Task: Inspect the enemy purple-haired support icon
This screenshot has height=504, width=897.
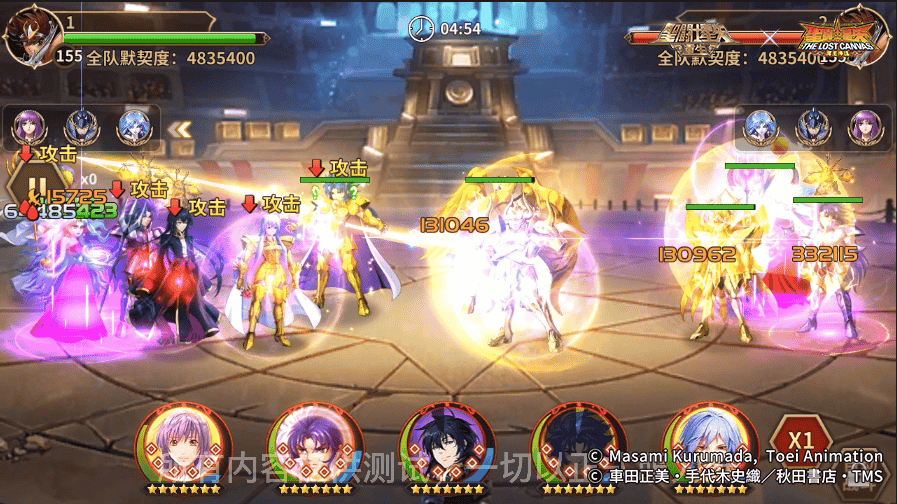Action: [x=865, y=127]
